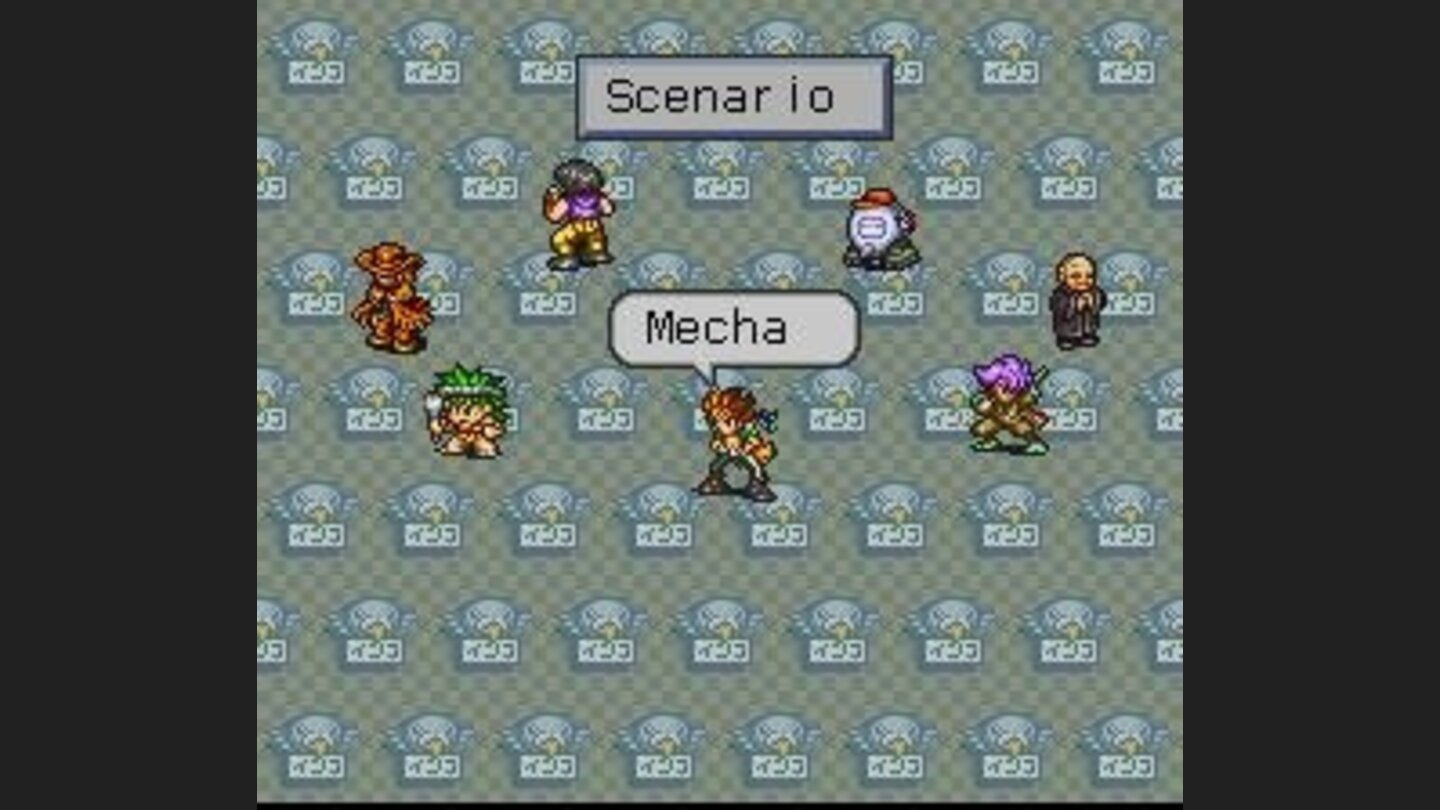Click the Scenario header text

click(723, 96)
